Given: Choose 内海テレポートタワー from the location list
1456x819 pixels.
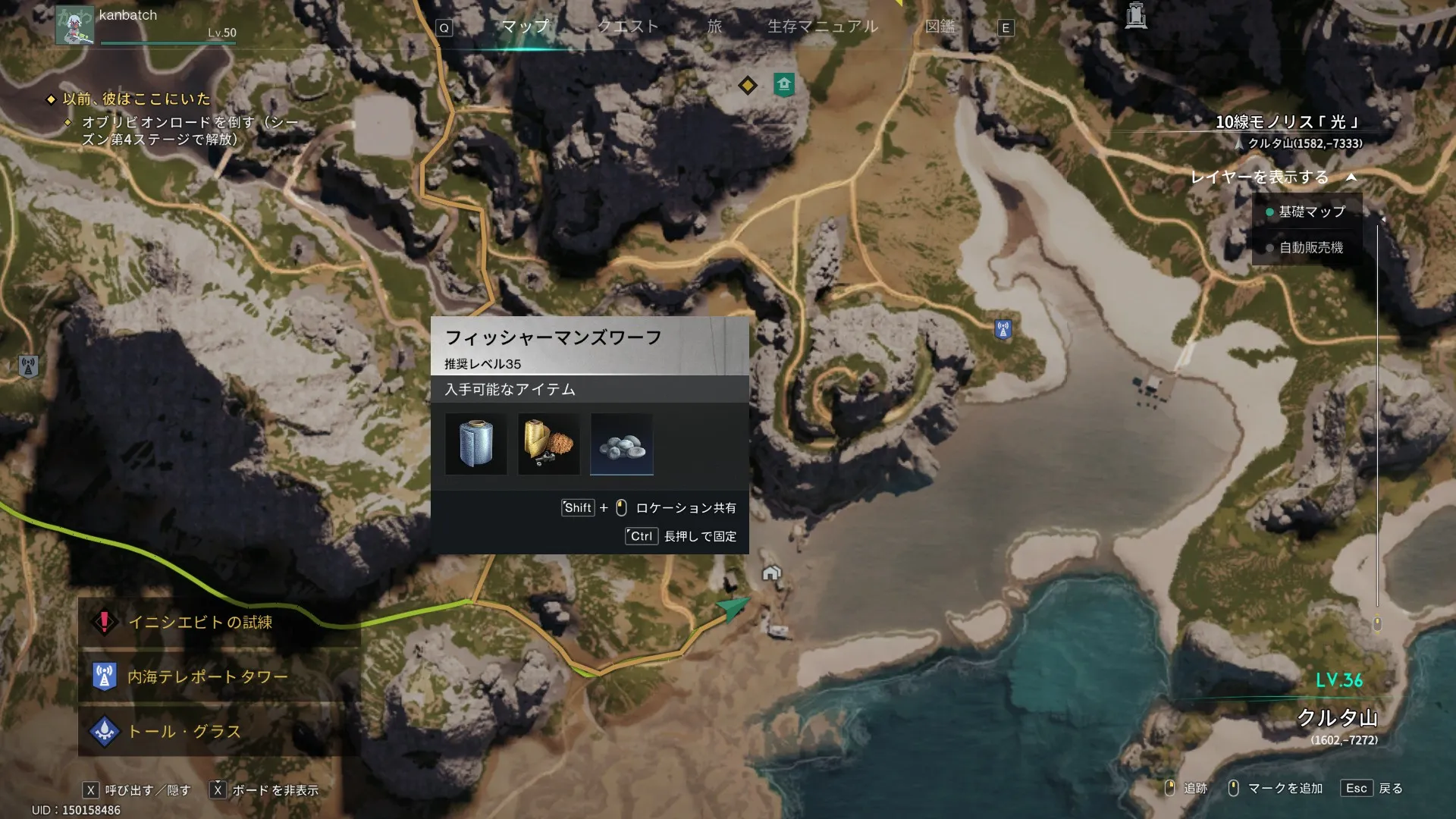Looking at the screenshot, I should pyautogui.click(x=207, y=677).
